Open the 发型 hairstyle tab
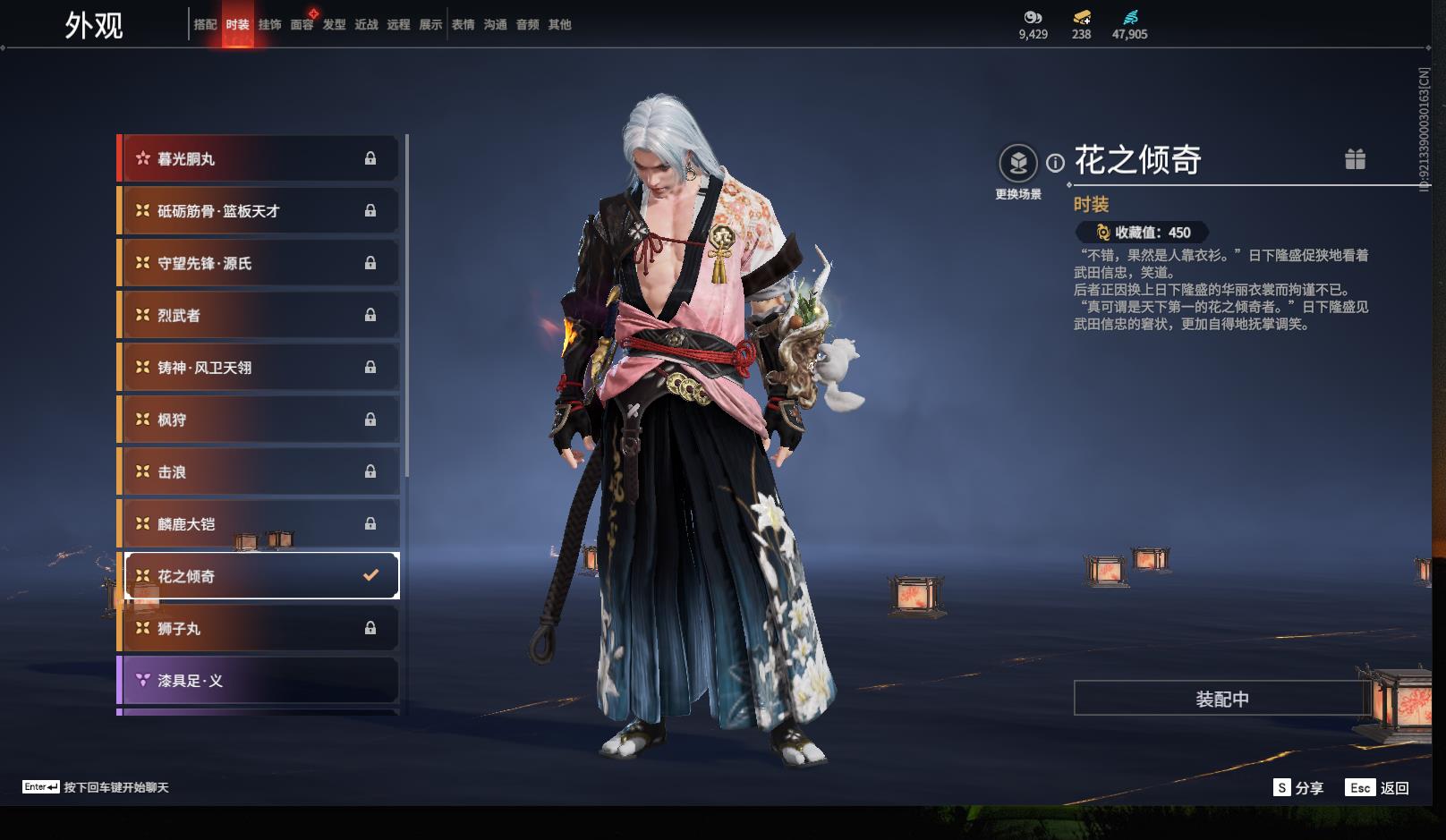The image size is (1446, 840). click(x=334, y=25)
